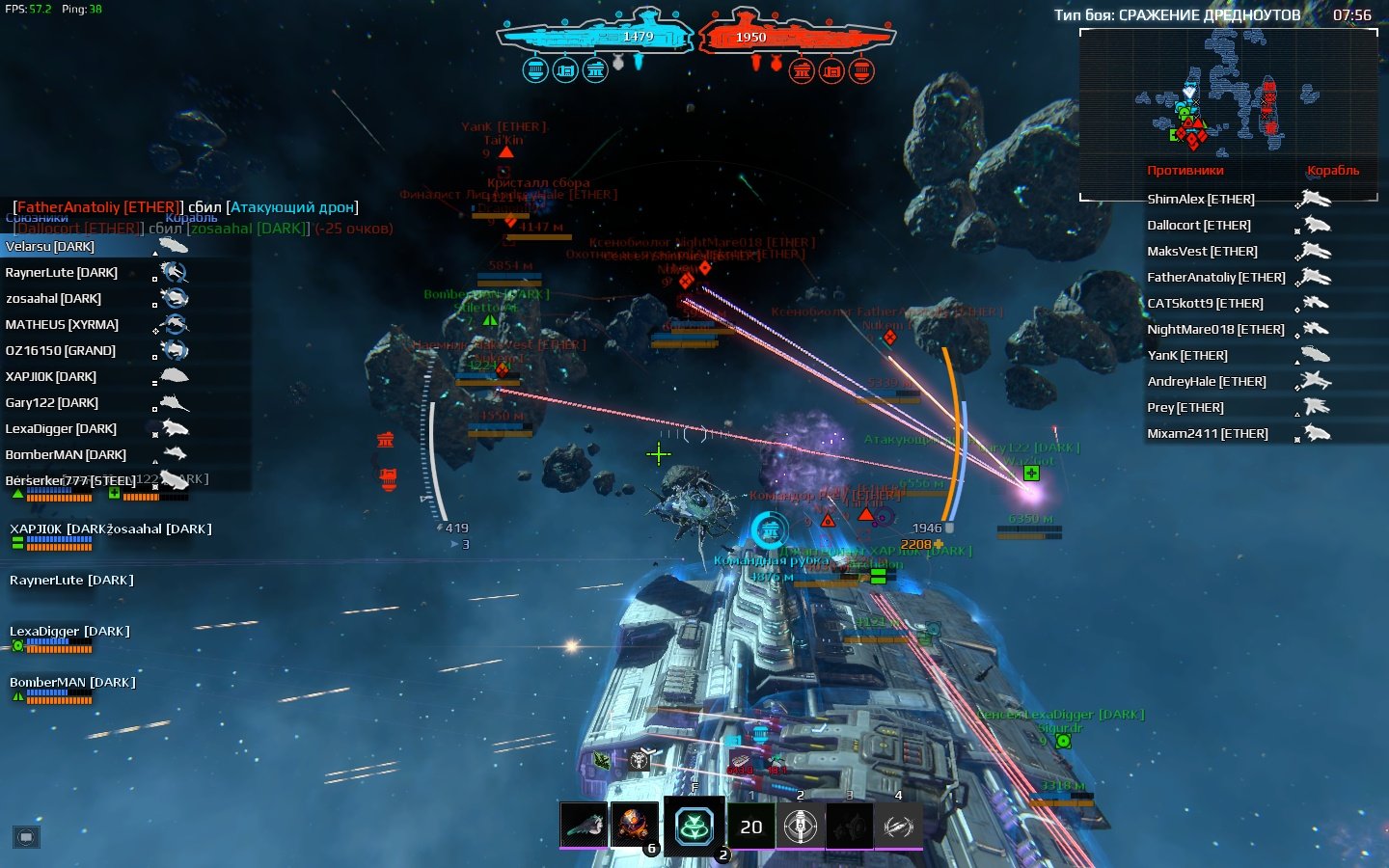Pick NightMare018 [ETHER] from the enemies roster
1389x868 pixels.
[1215, 330]
